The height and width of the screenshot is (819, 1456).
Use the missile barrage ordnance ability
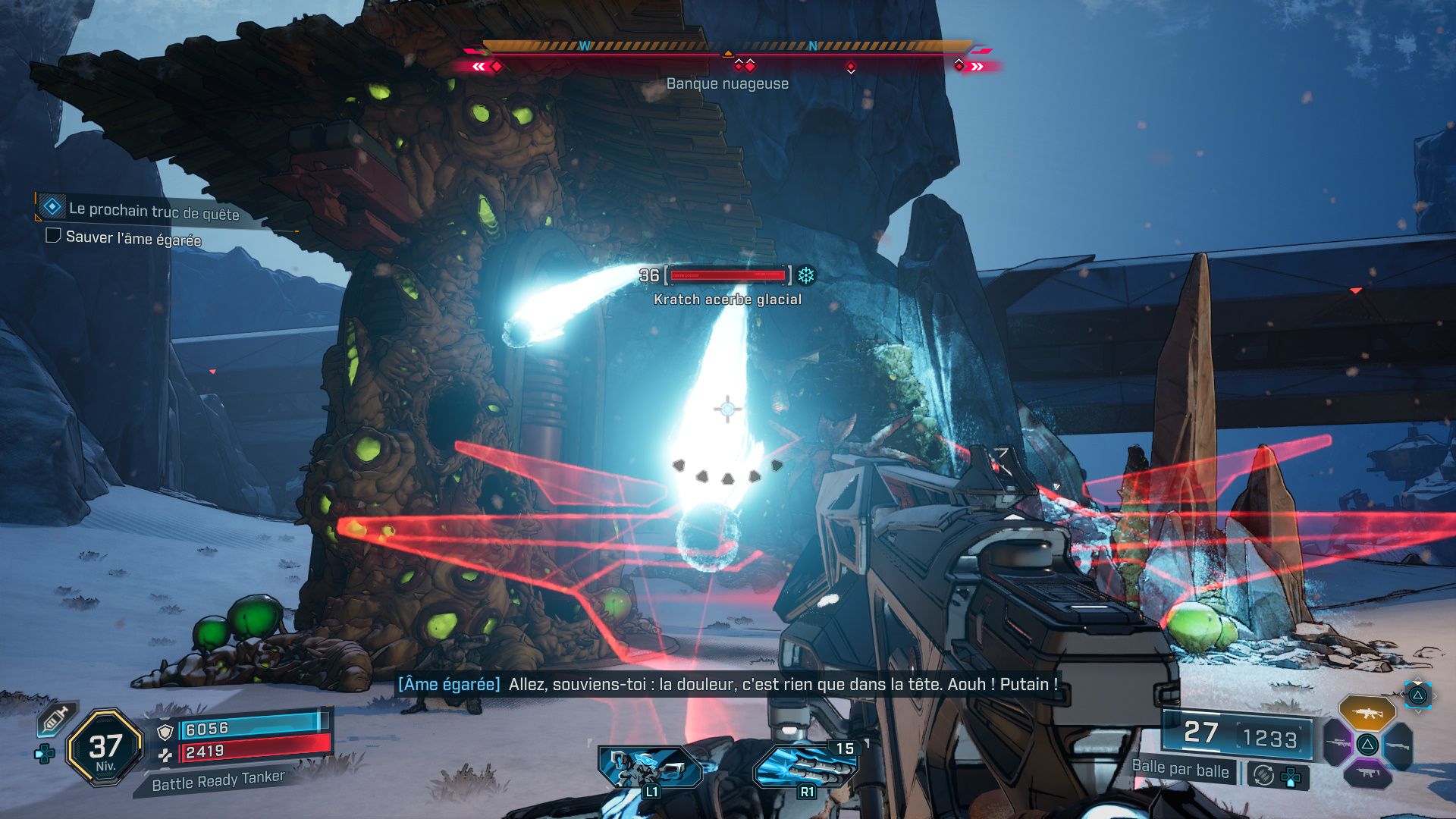click(x=805, y=766)
